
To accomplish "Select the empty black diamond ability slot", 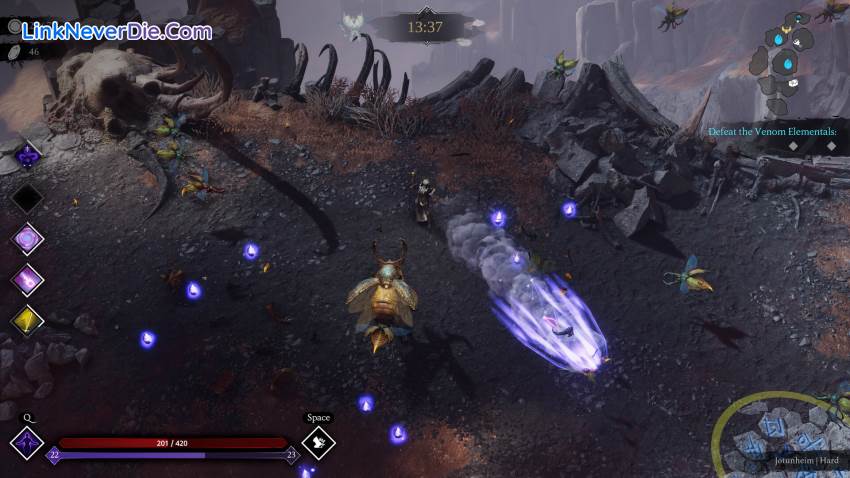I will click(x=27, y=197).
